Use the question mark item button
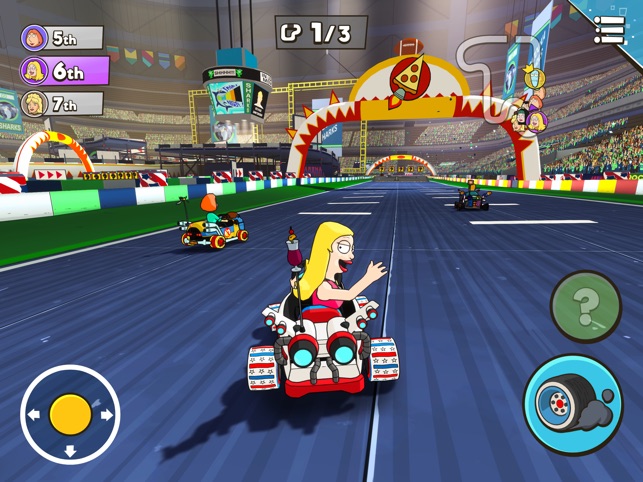This screenshot has height=482, width=643. coord(586,307)
